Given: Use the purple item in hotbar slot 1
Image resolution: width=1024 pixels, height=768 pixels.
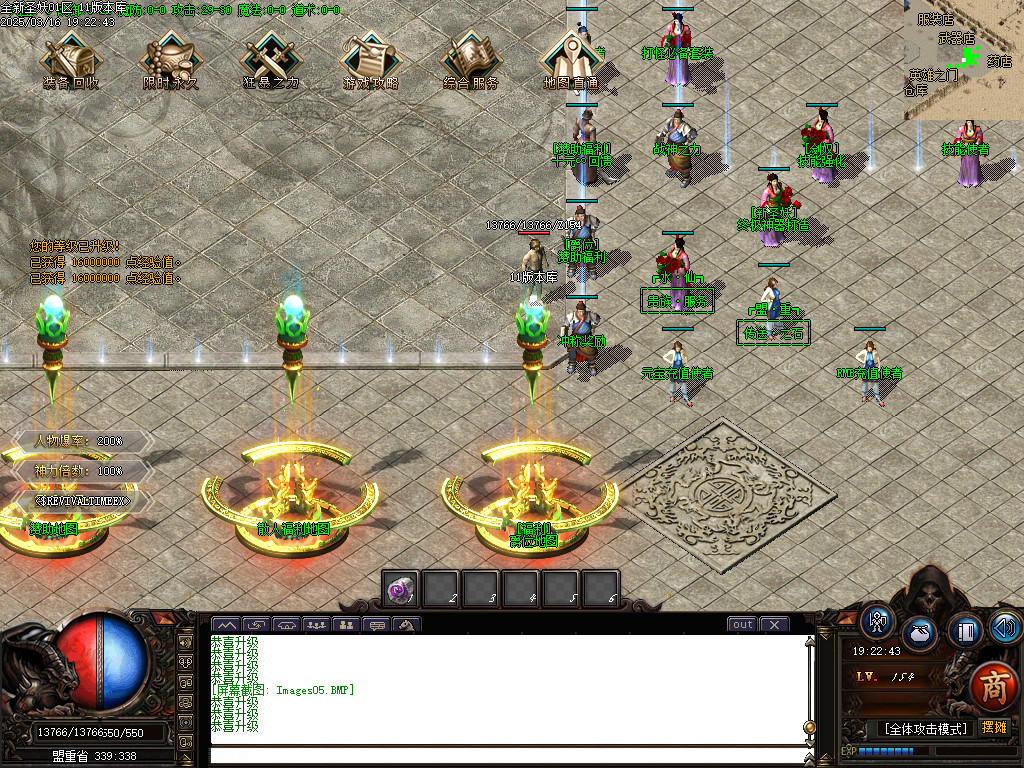Looking at the screenshot, I should click(401, 590).
